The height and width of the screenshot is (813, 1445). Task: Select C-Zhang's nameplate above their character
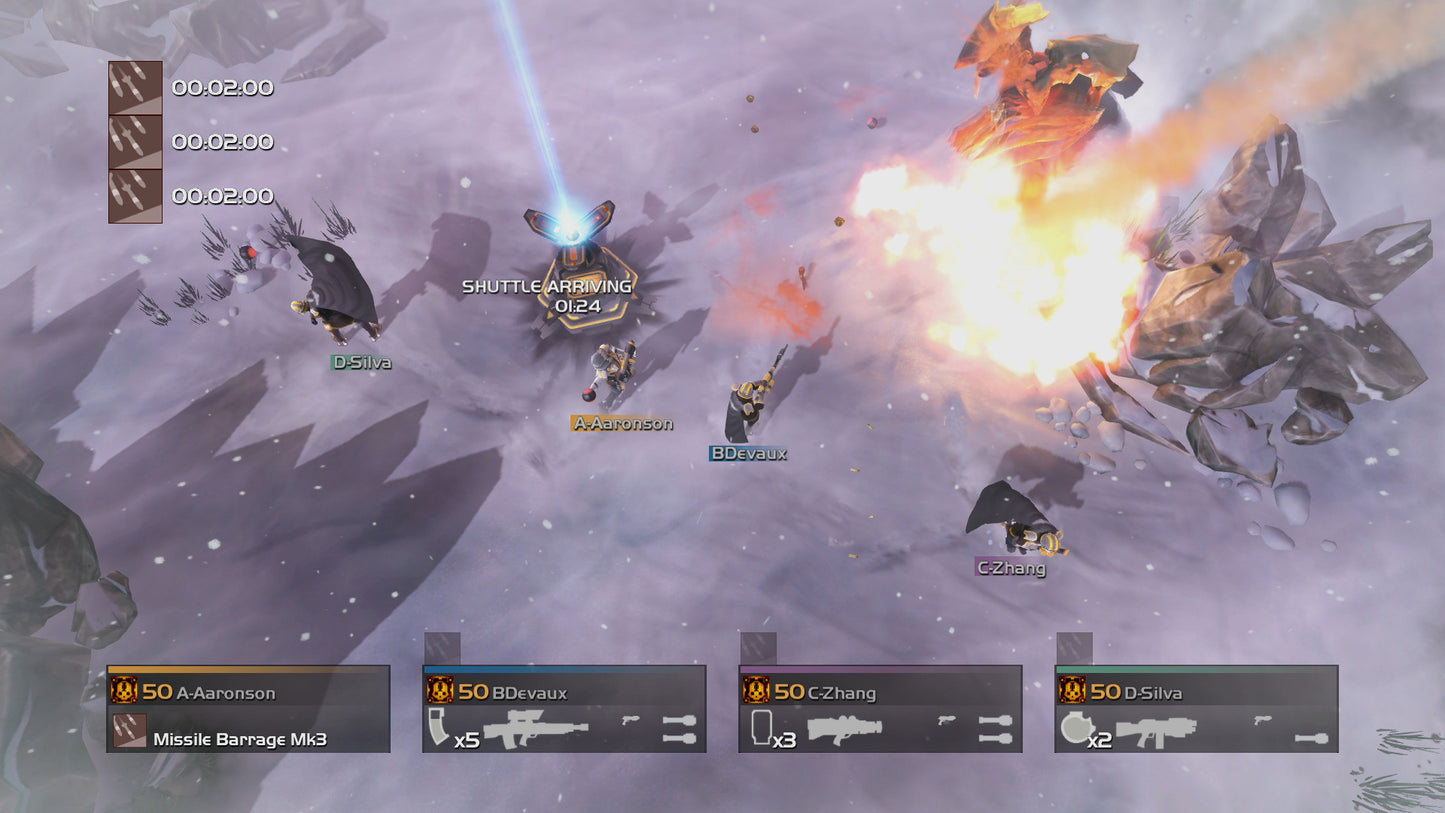(1010, 568)
